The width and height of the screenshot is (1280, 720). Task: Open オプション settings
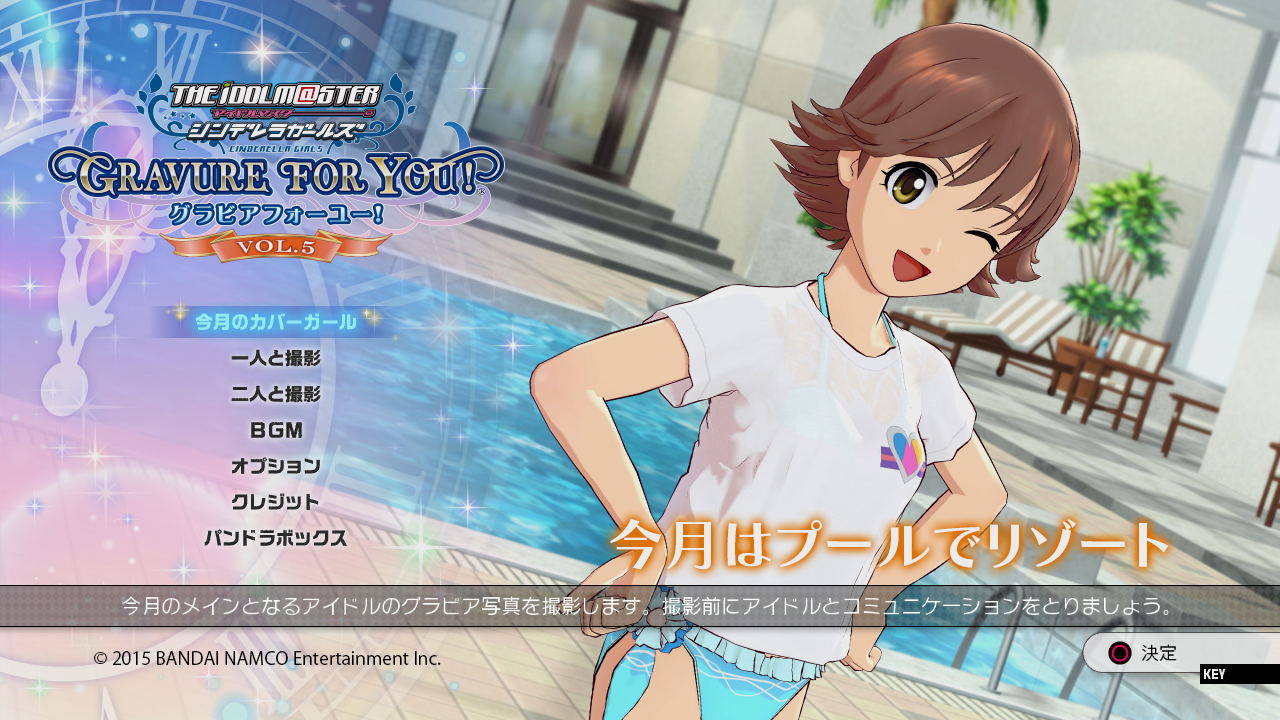(x=275, y=466)
